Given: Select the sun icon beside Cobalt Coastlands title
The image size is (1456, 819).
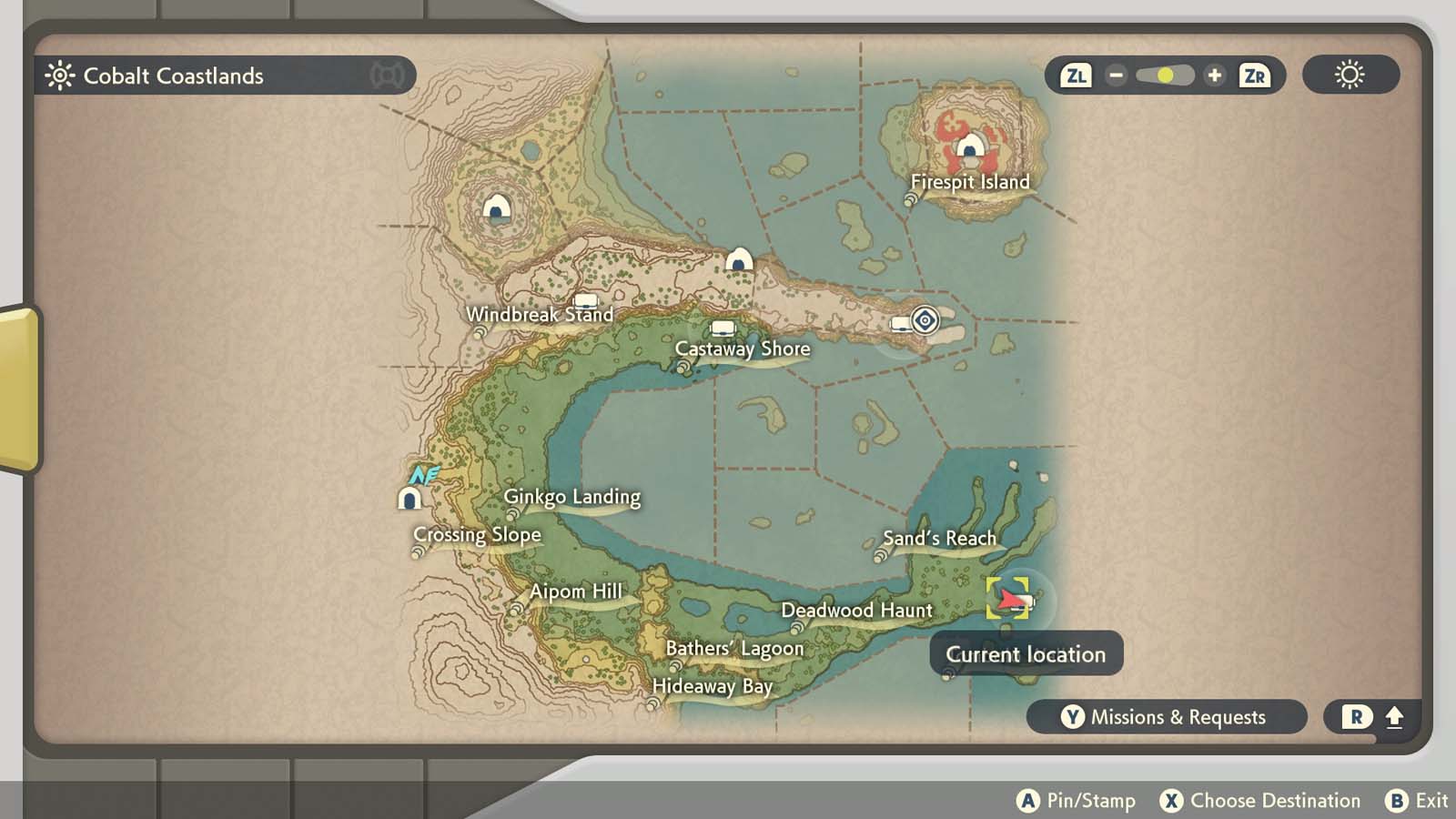Looking at the screenshot, I should [x=60, y=76].
